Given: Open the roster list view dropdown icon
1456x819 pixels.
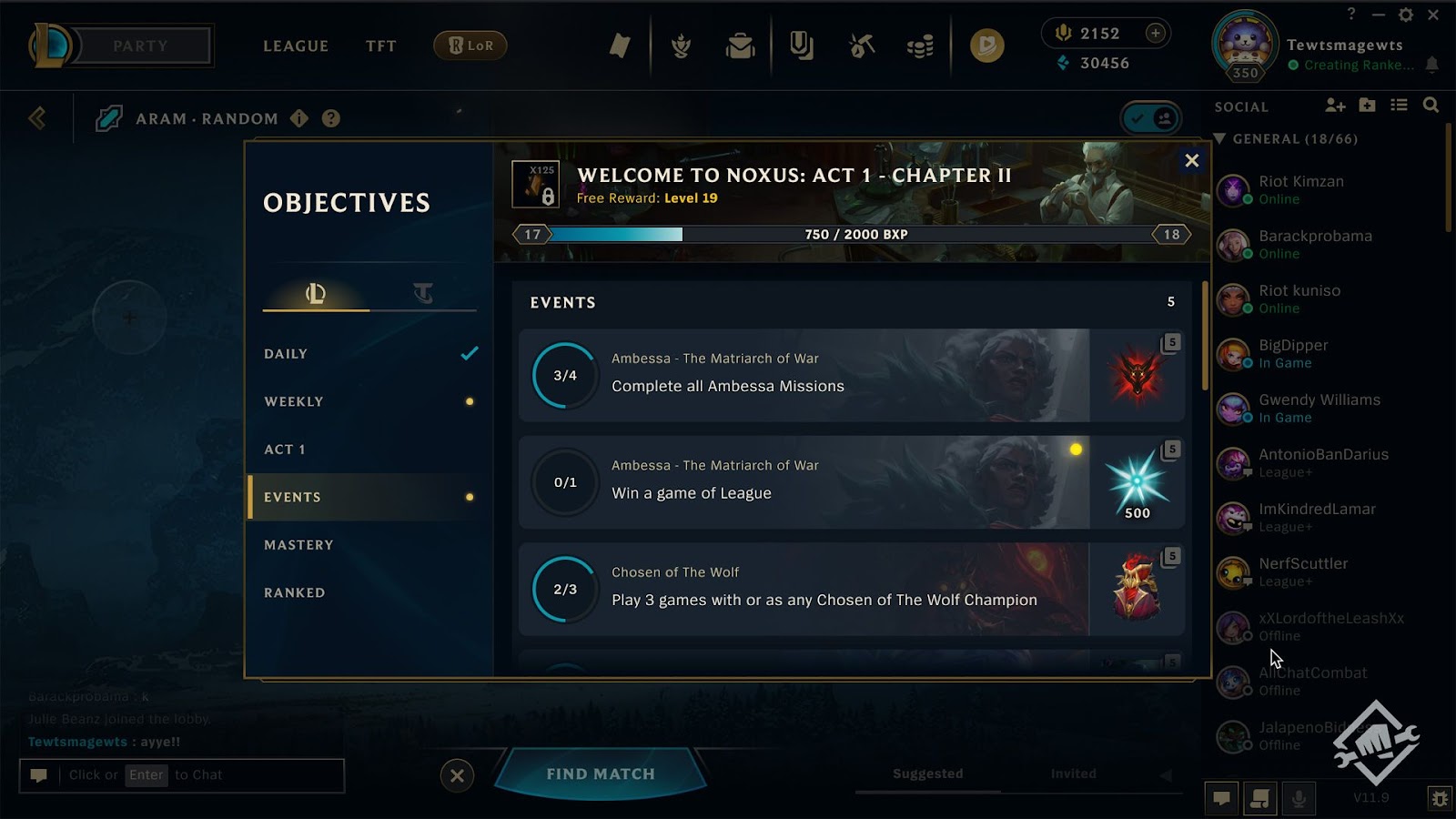Looking at the screenshot, I should pyautogui.click(x=1399, y=106).
